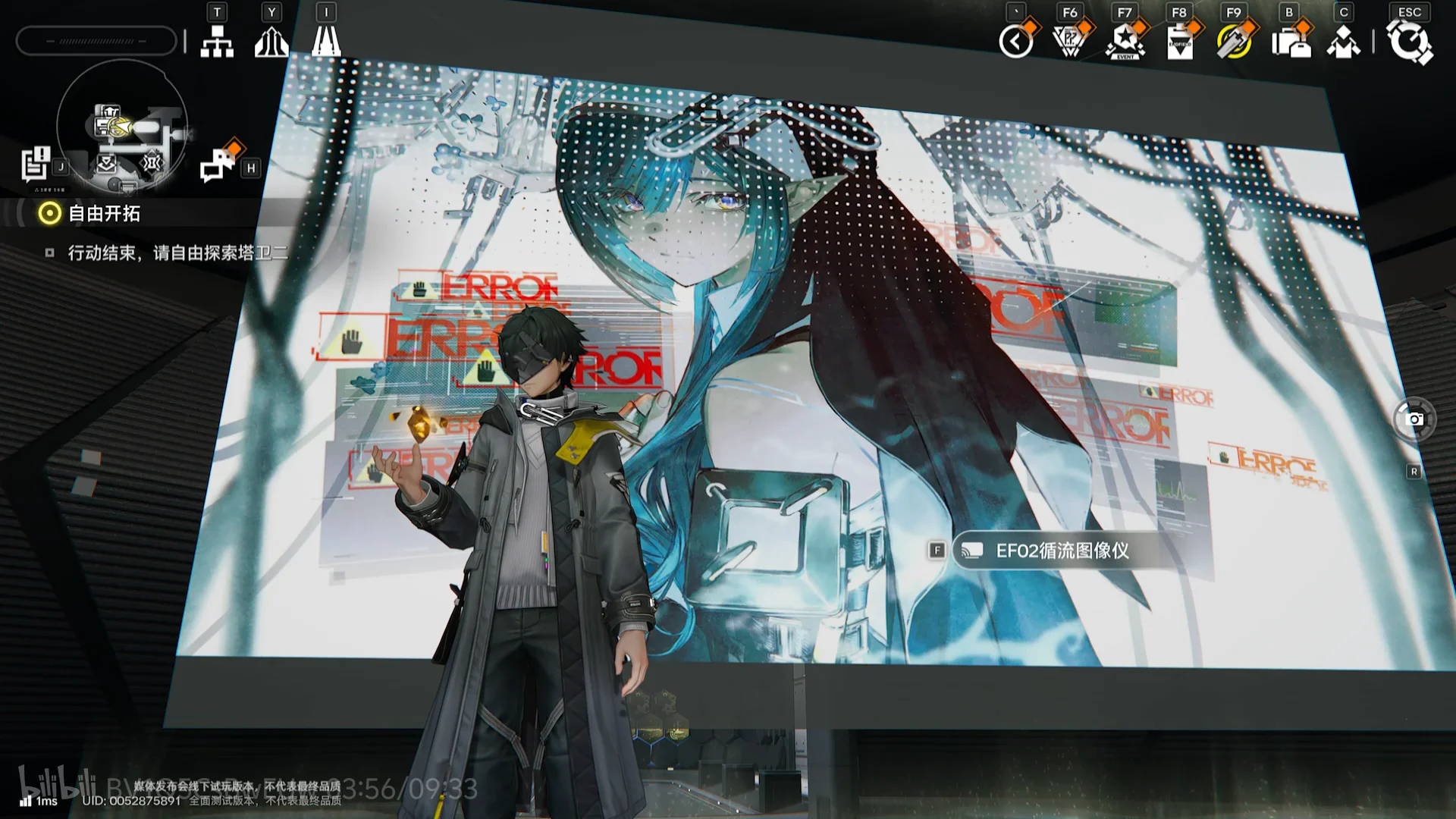Click the yellow-ringed ticket icon
Screen dimensions: 1456x819
(1235, 42)
